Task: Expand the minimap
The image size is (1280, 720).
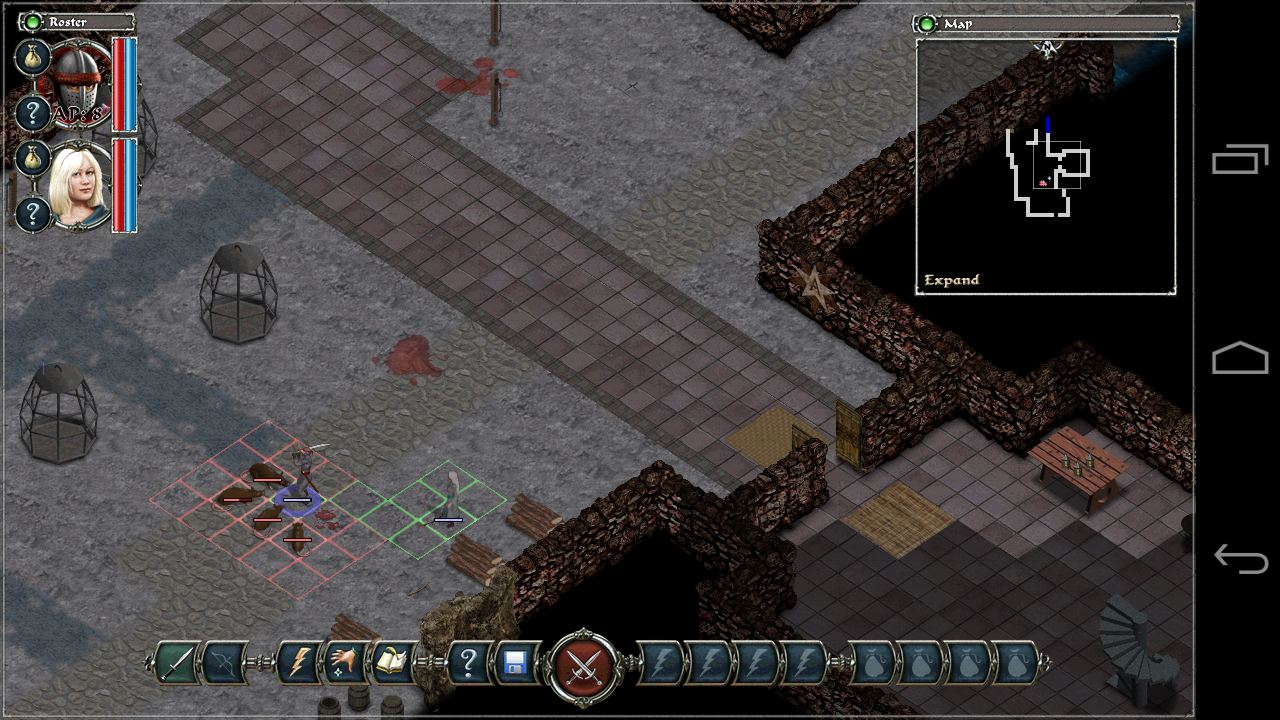Action: (952, 280)
